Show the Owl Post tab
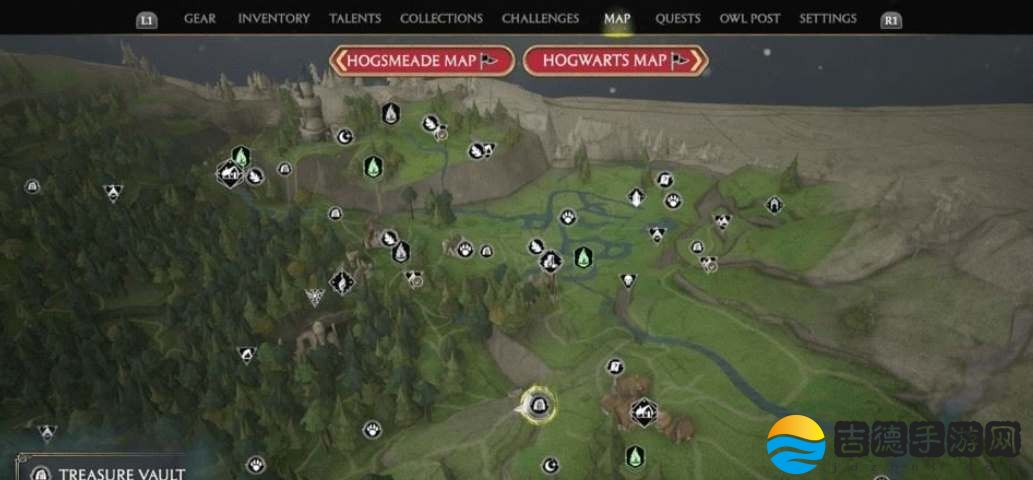Viewport: 1033px width, 480px height. click(750, 19)
